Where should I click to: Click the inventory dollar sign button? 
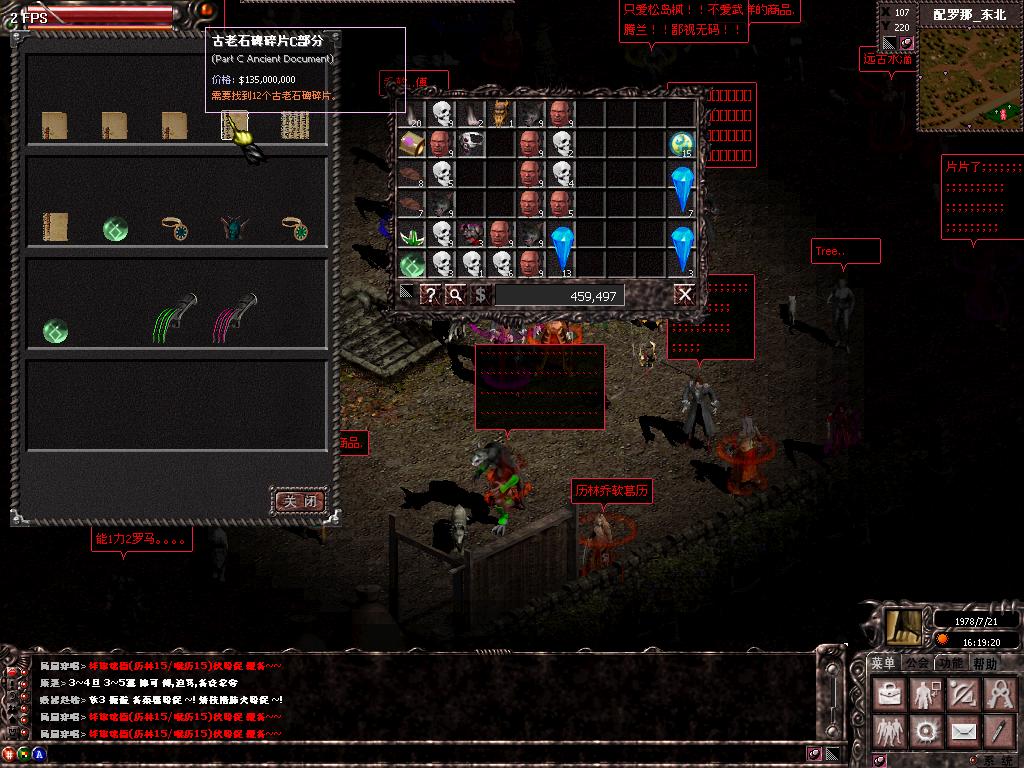[480, 294]
